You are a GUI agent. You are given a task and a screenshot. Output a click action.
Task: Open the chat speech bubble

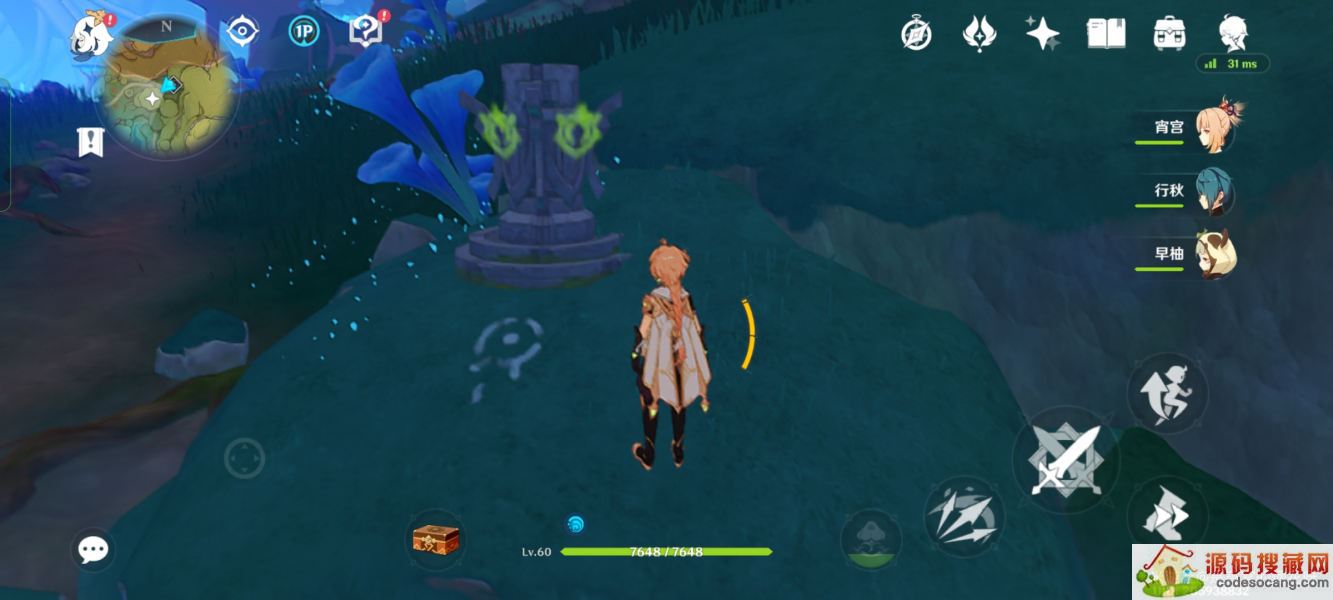click(x=94, y=549)
